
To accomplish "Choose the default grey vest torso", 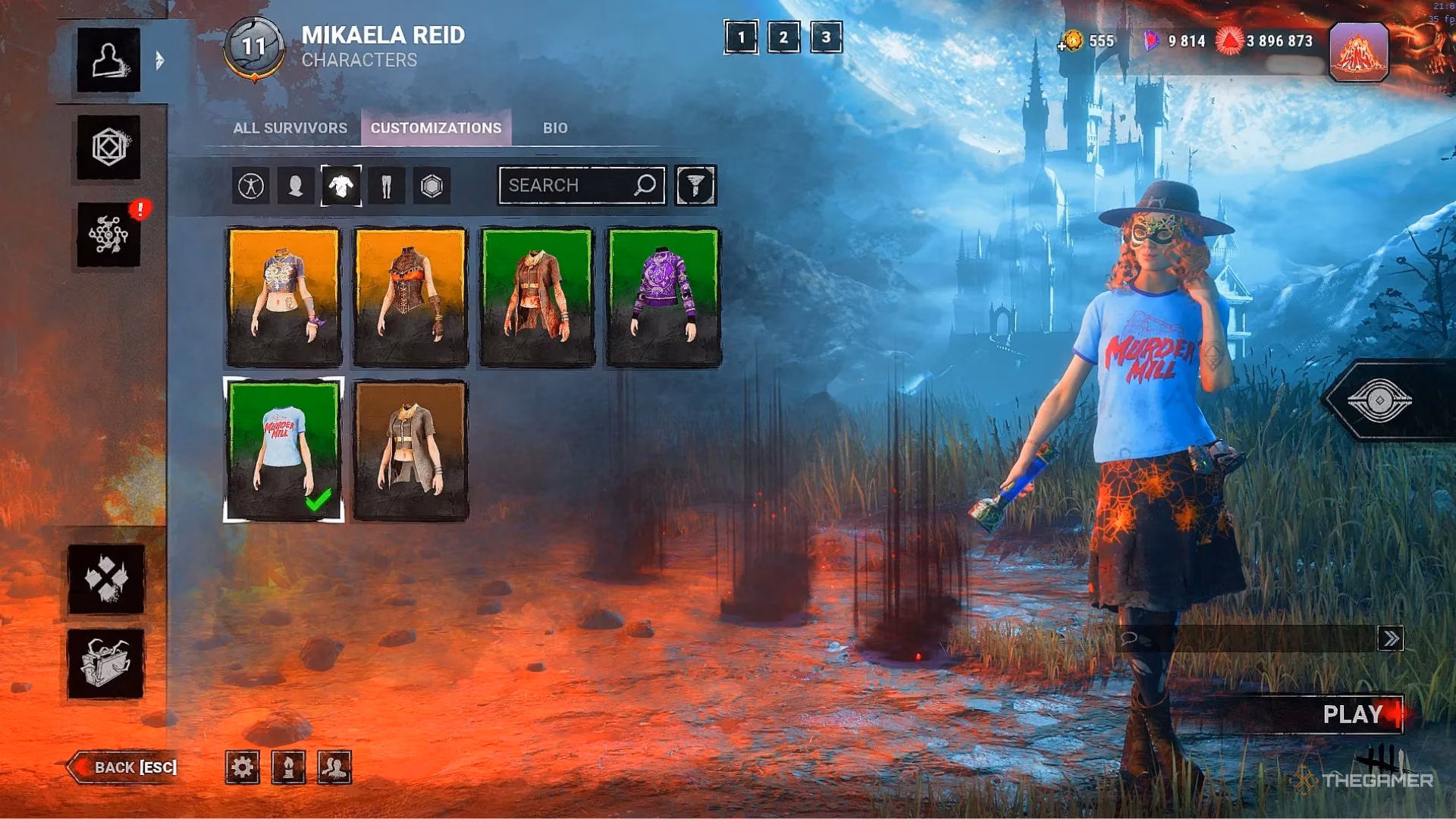I will [x=410, y=450].
